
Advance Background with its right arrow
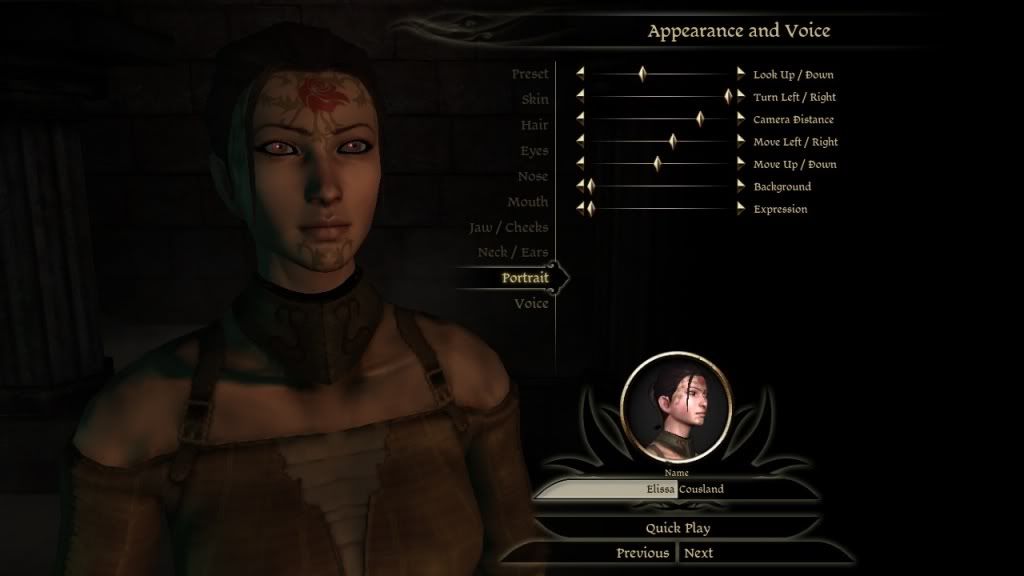point(741,186)
